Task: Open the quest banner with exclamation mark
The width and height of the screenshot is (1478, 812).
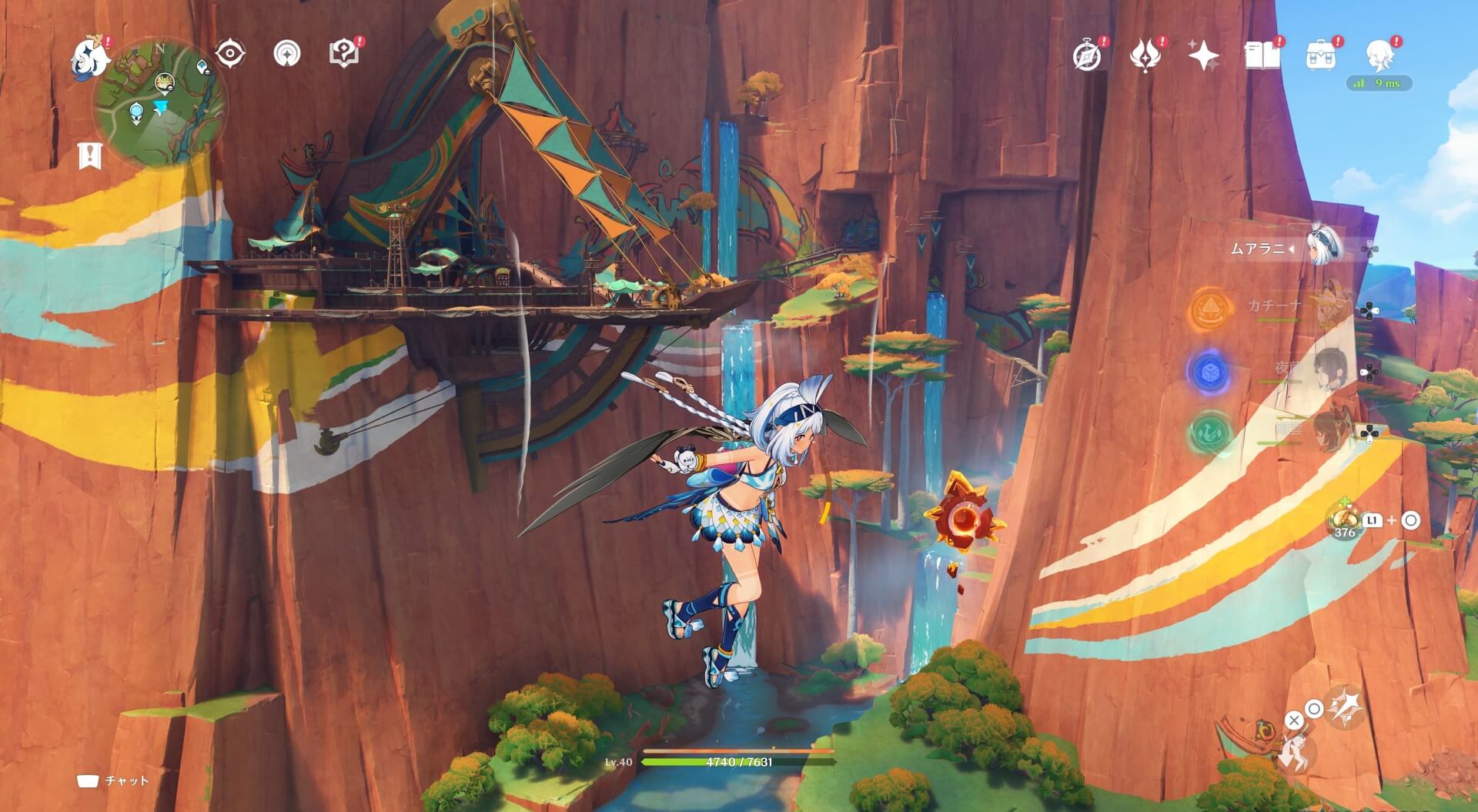Action: point(90,155)
